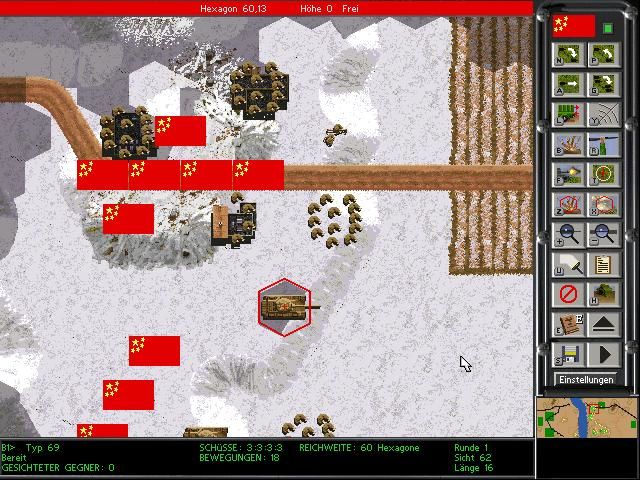Screen dimensions: 640x480
Task: Click the overview minimap
Action: [x=587, y=417]
